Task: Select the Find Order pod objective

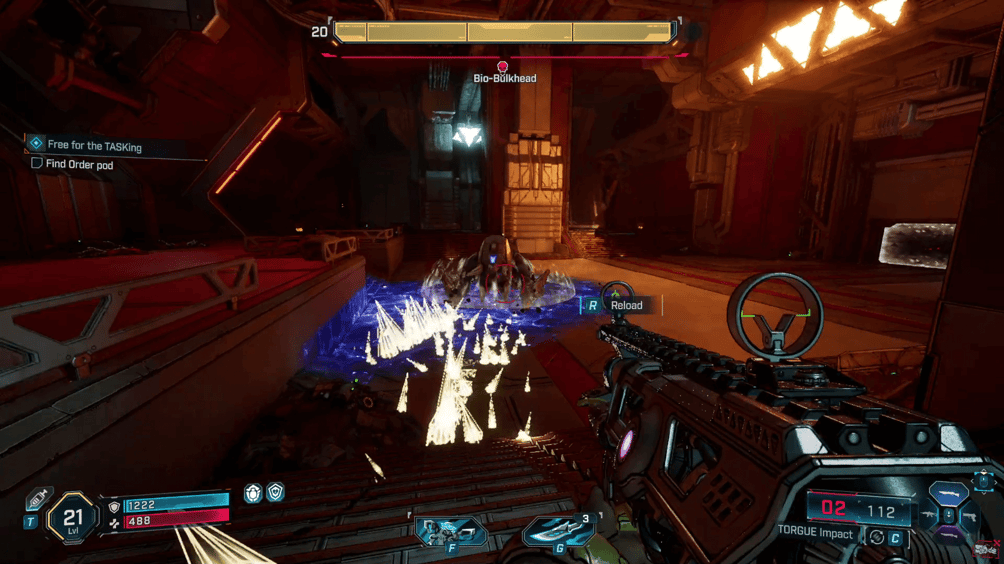Action: tap(79, 164)
